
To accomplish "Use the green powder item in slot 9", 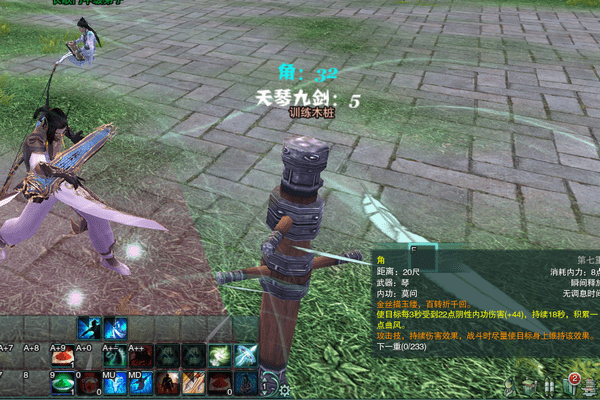I will pos(62,384).
